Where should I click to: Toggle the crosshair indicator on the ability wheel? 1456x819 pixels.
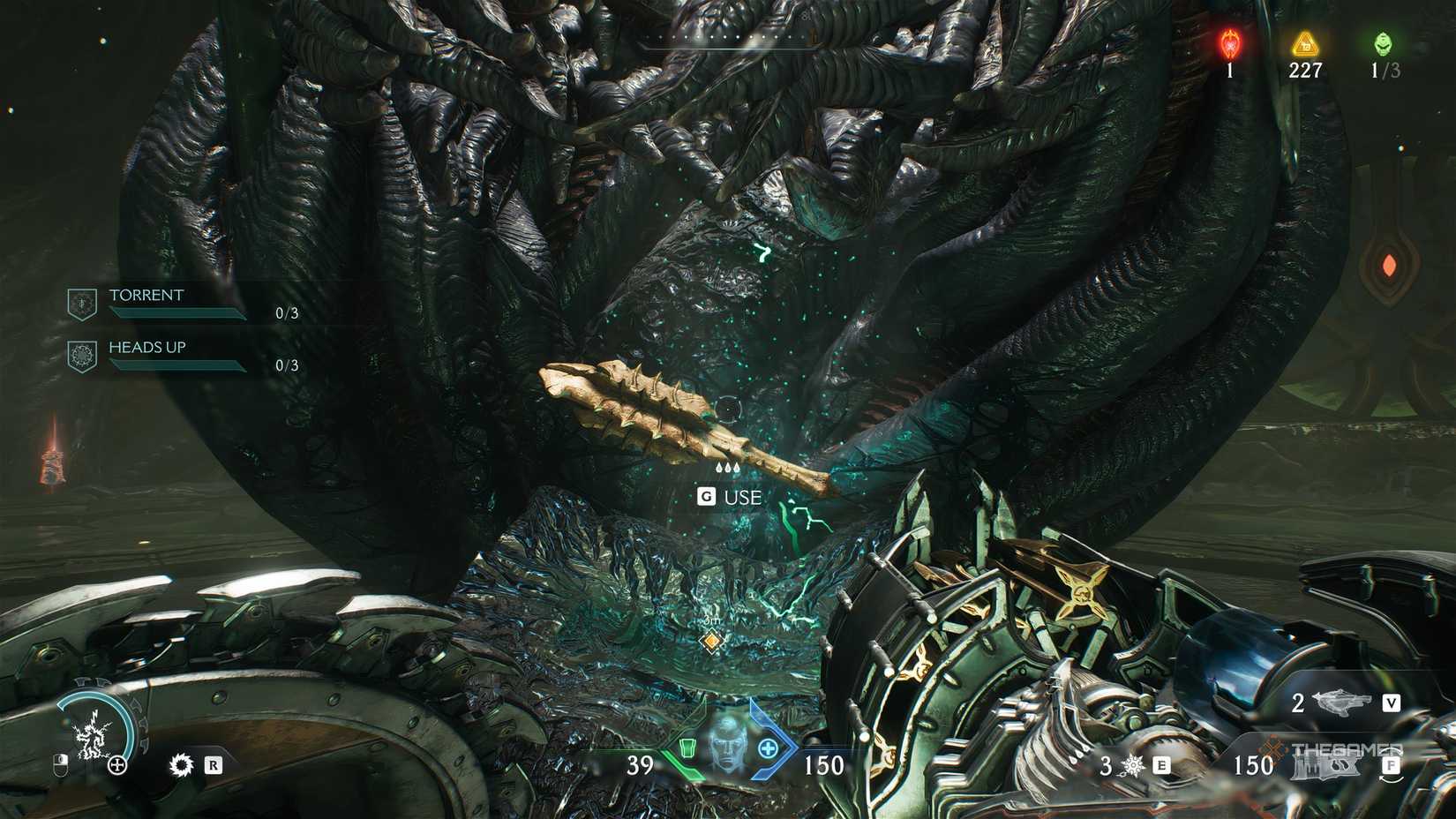pos(116,764)
